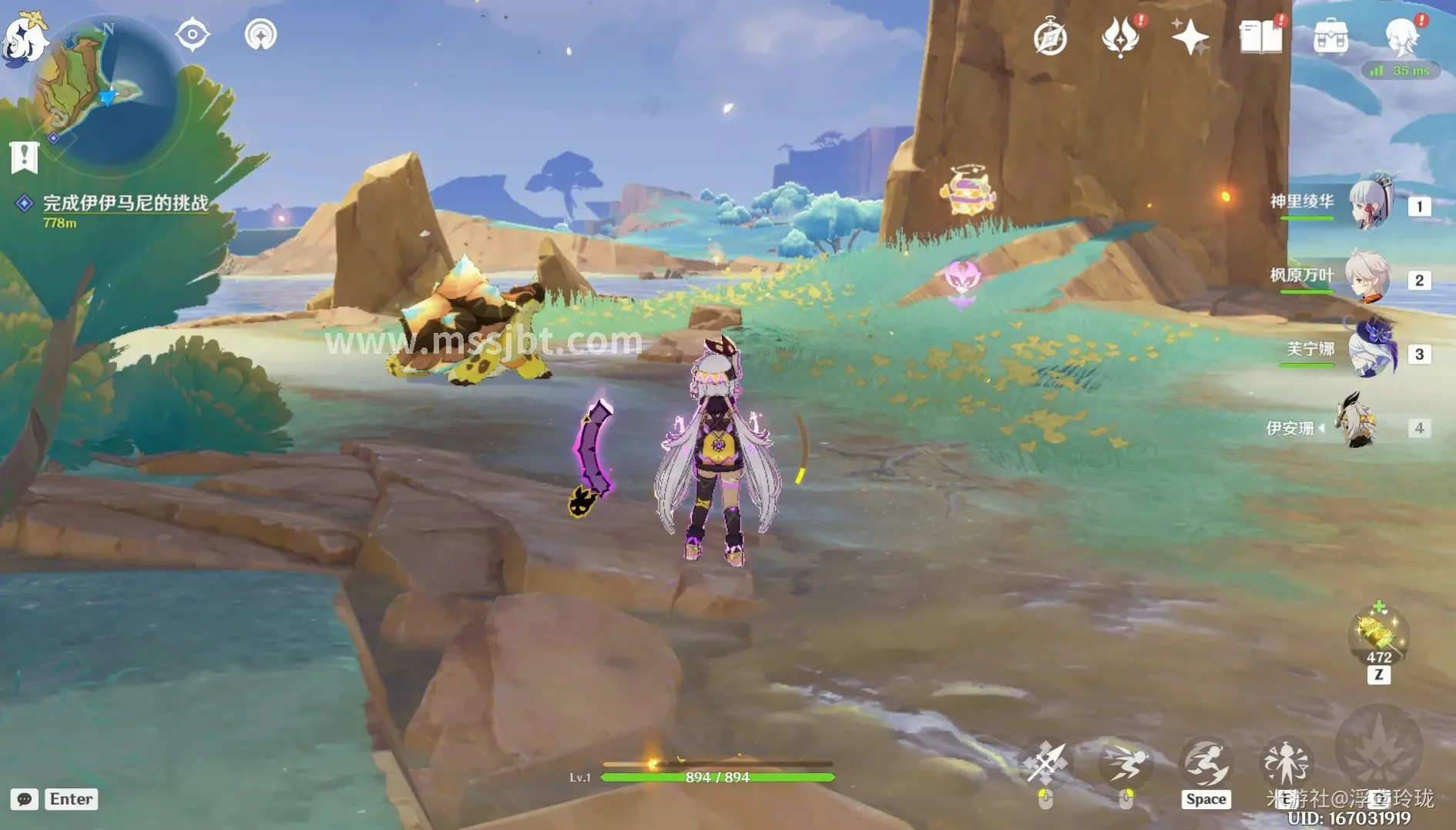Use the gadget item showing 472

(x=1378, y=635)
